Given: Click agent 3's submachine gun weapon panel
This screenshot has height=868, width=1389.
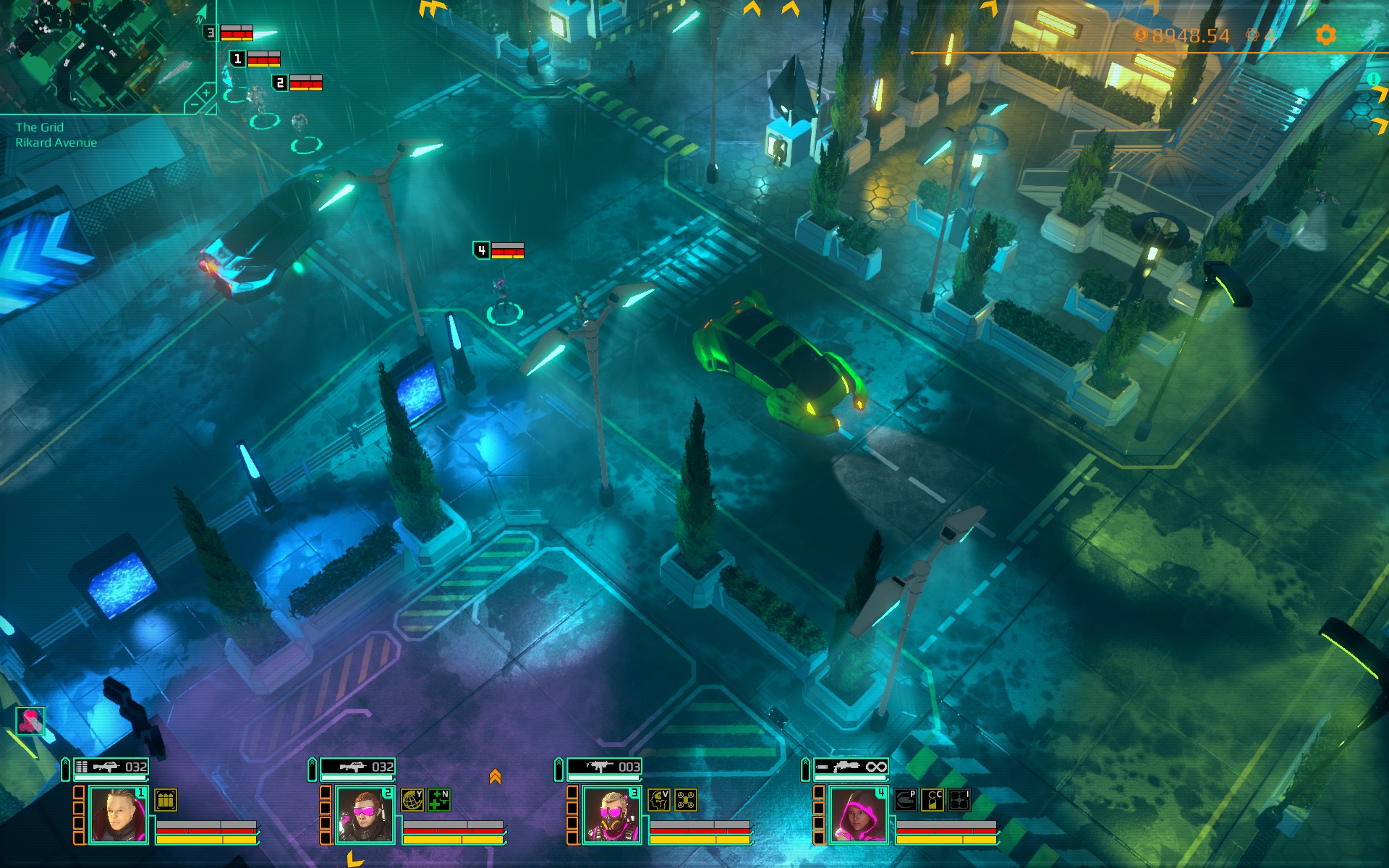Looking at the screenshot, I should click(x=604, y=767).
